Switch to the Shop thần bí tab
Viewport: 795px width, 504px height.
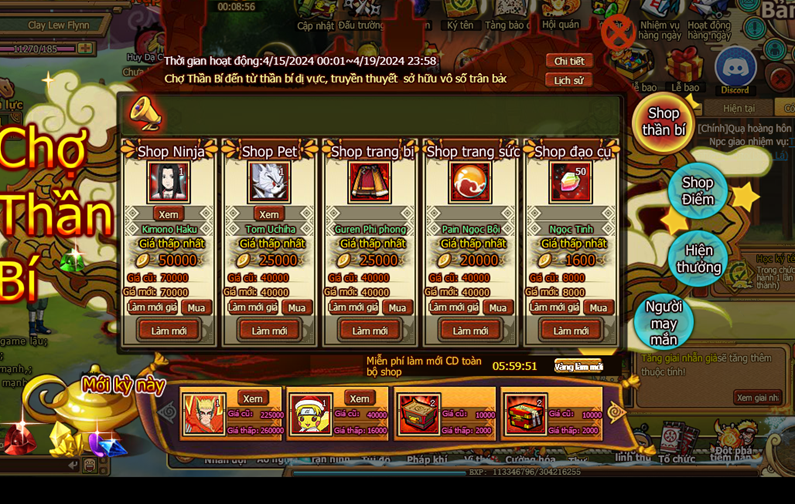[x=663, y=122]
